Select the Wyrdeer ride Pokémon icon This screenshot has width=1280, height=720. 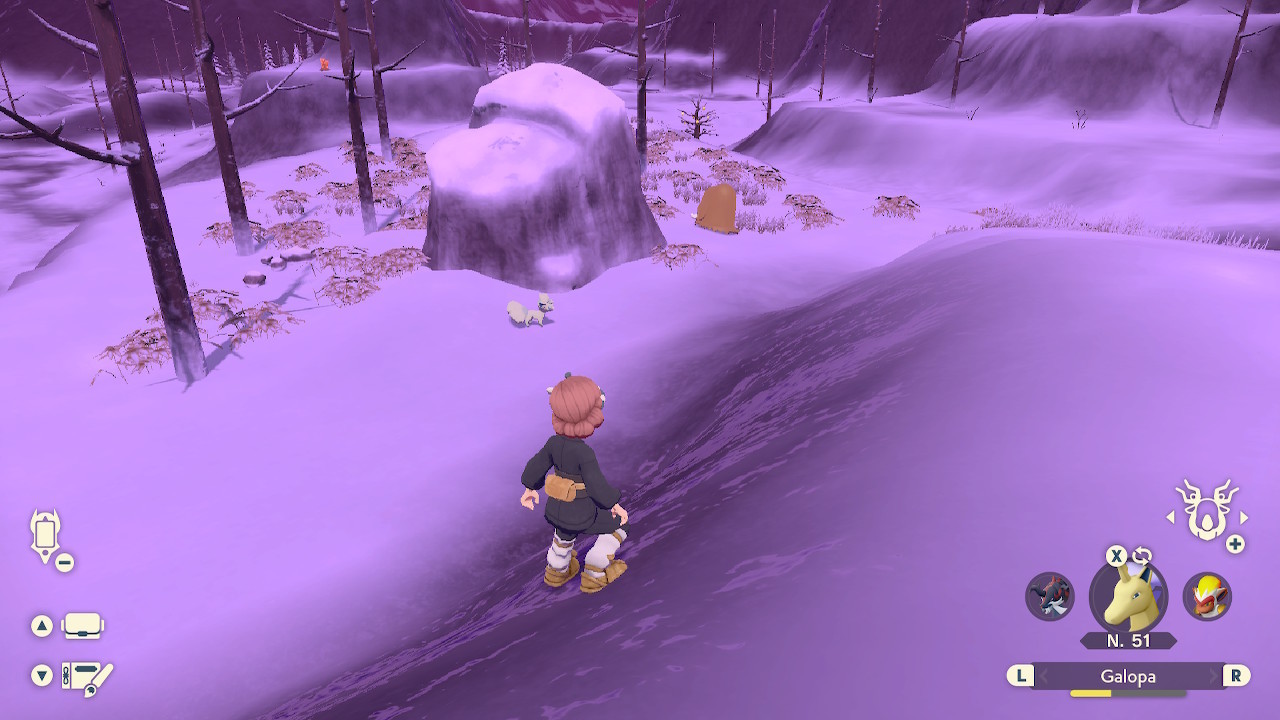1207,510
